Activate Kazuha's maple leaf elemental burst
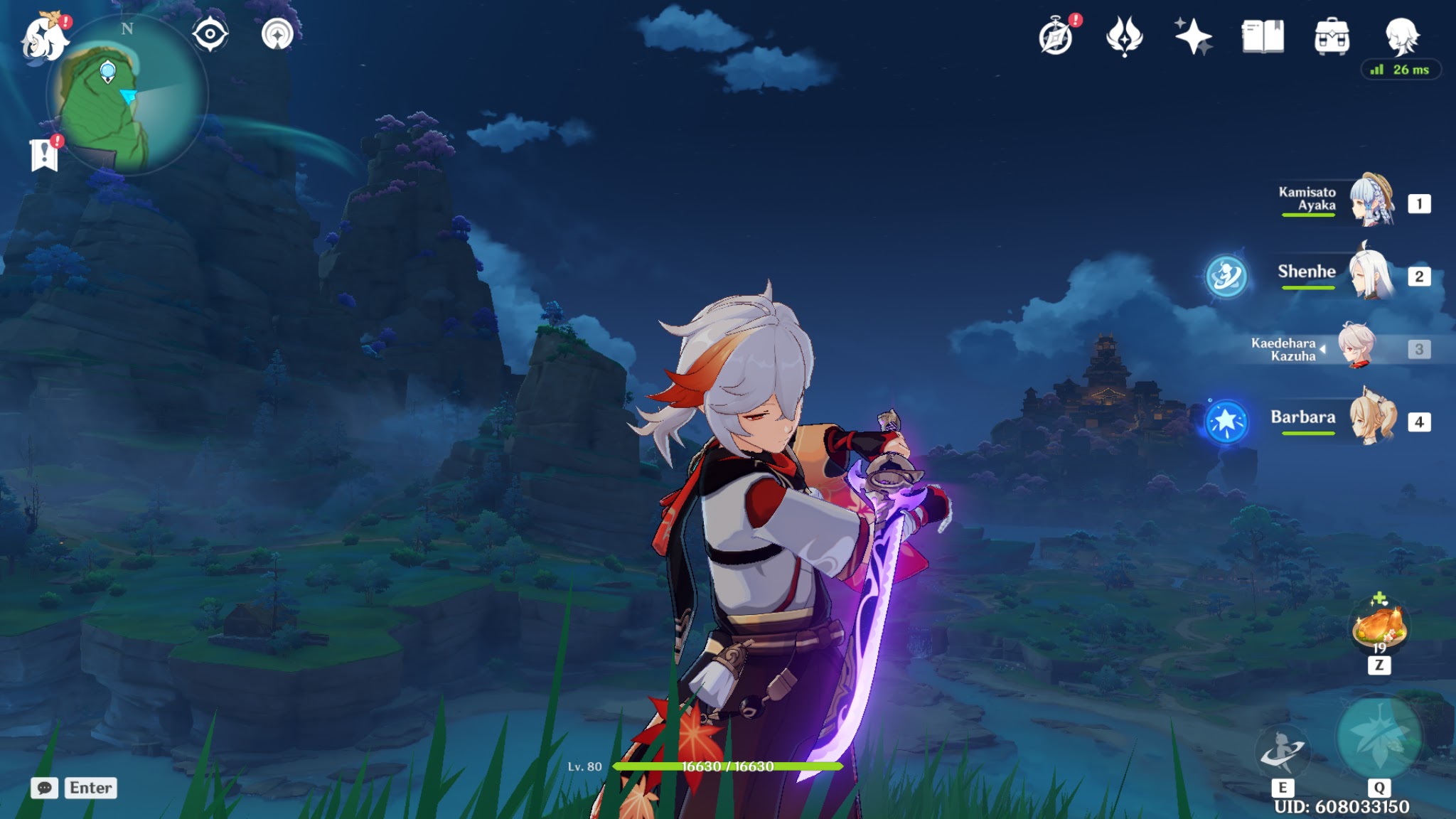 [x=1379, y=738]
